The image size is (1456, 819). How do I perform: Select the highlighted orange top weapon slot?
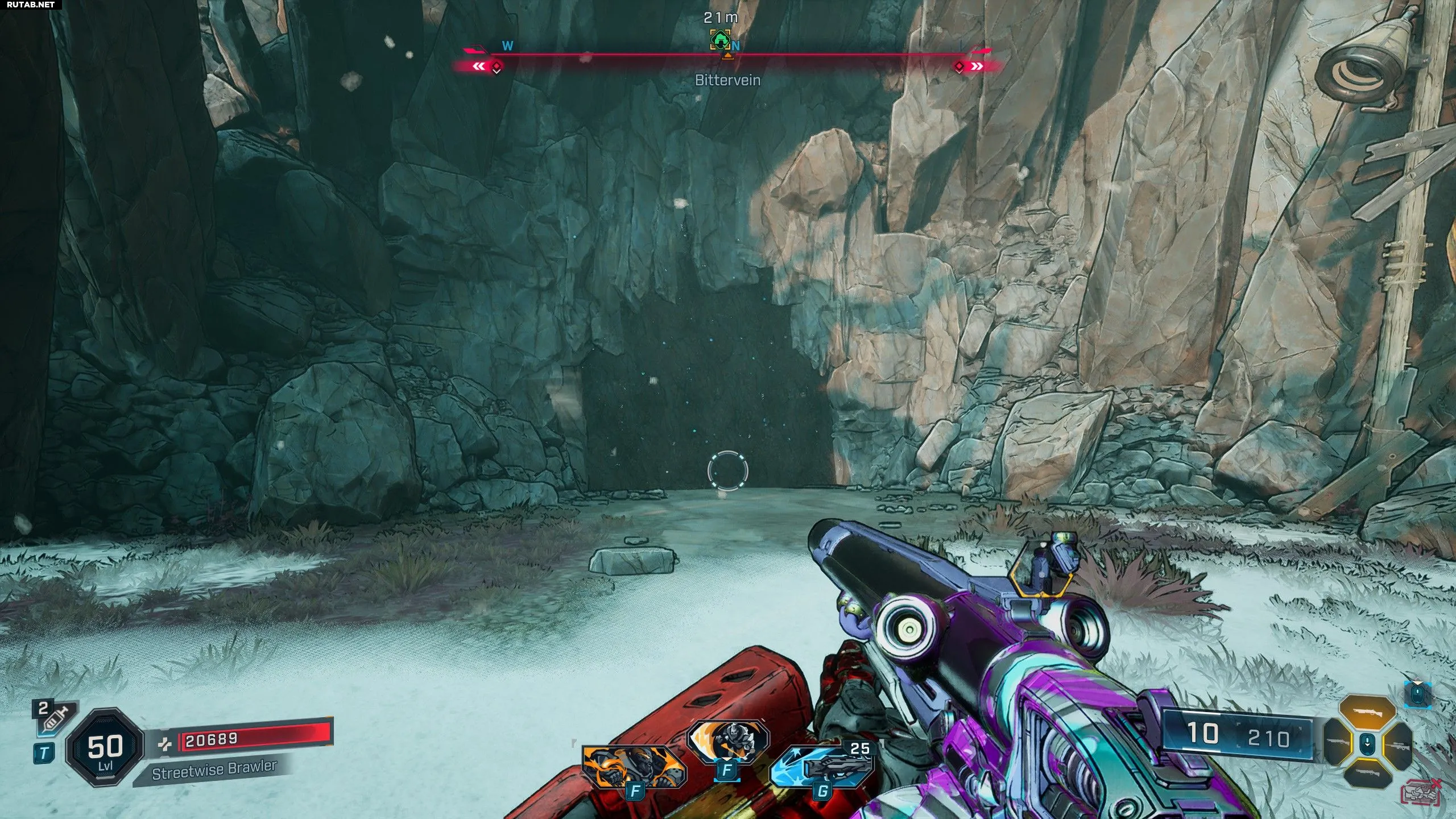coord(1367,713)
